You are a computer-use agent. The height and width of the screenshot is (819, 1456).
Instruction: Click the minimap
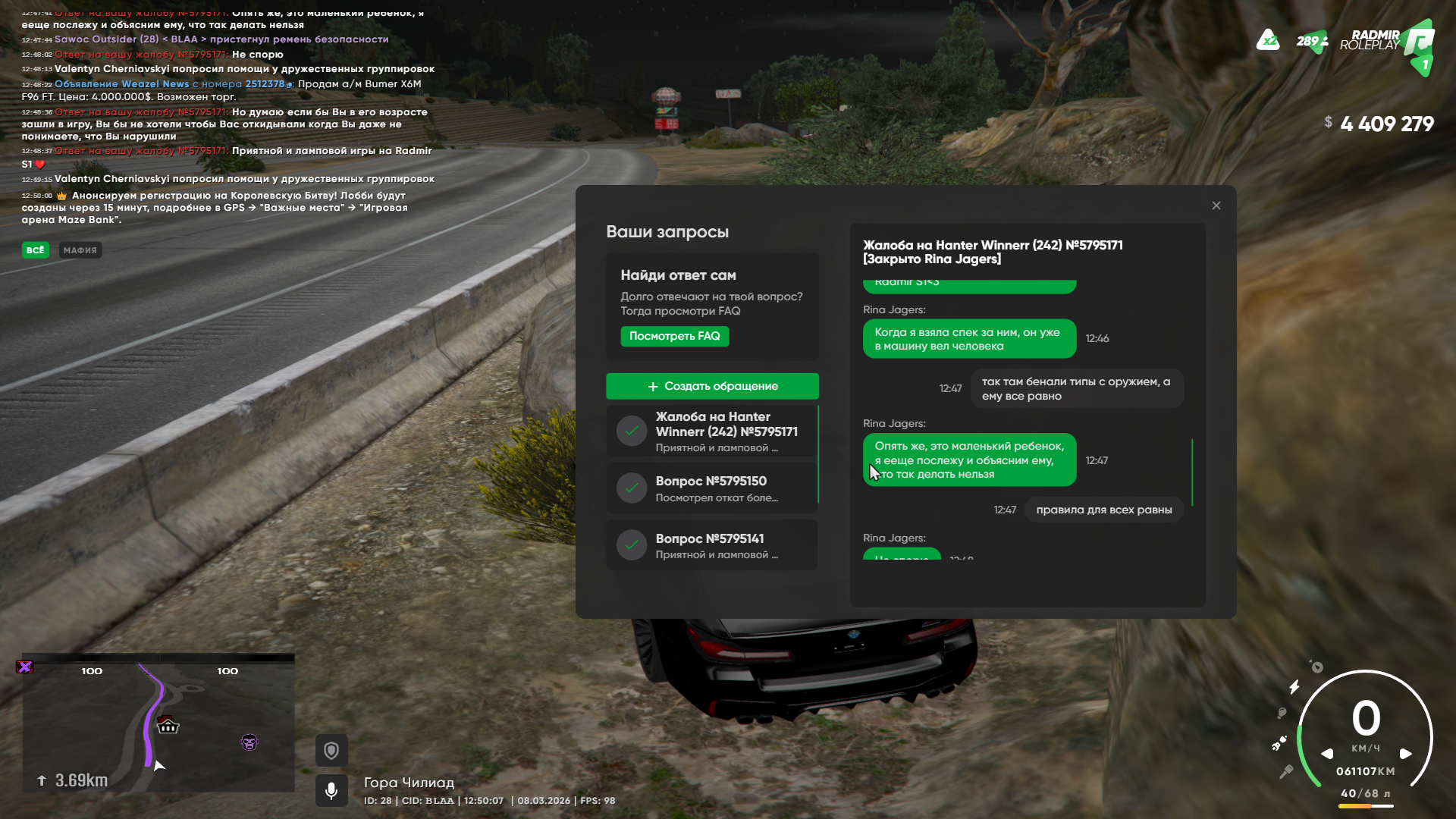click(x=158, y=724)
